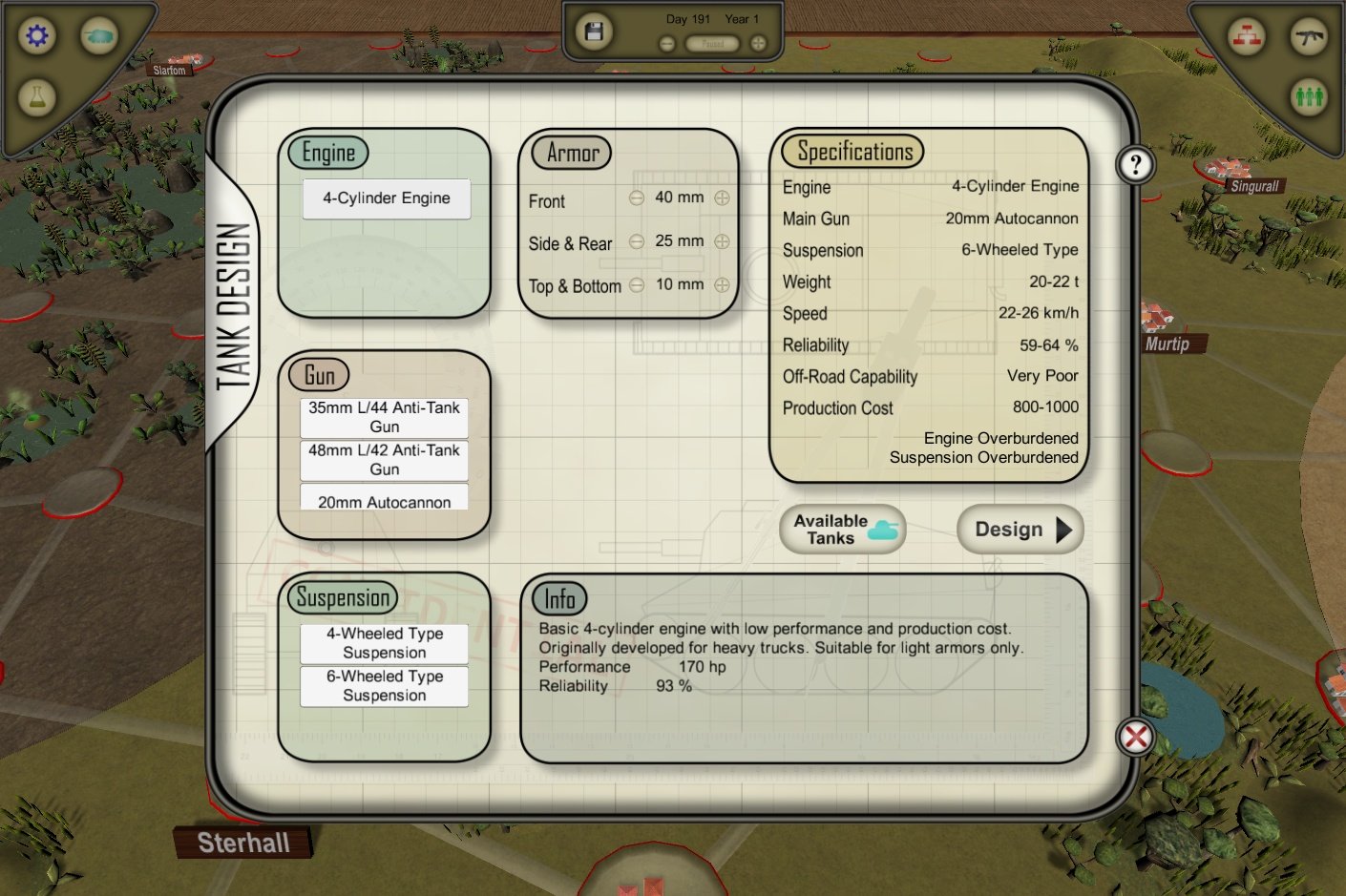Choose the 4-Wheeled Type Suspension
The width and height of the screenshot is (1346, 896).
(x=384, y=643)
